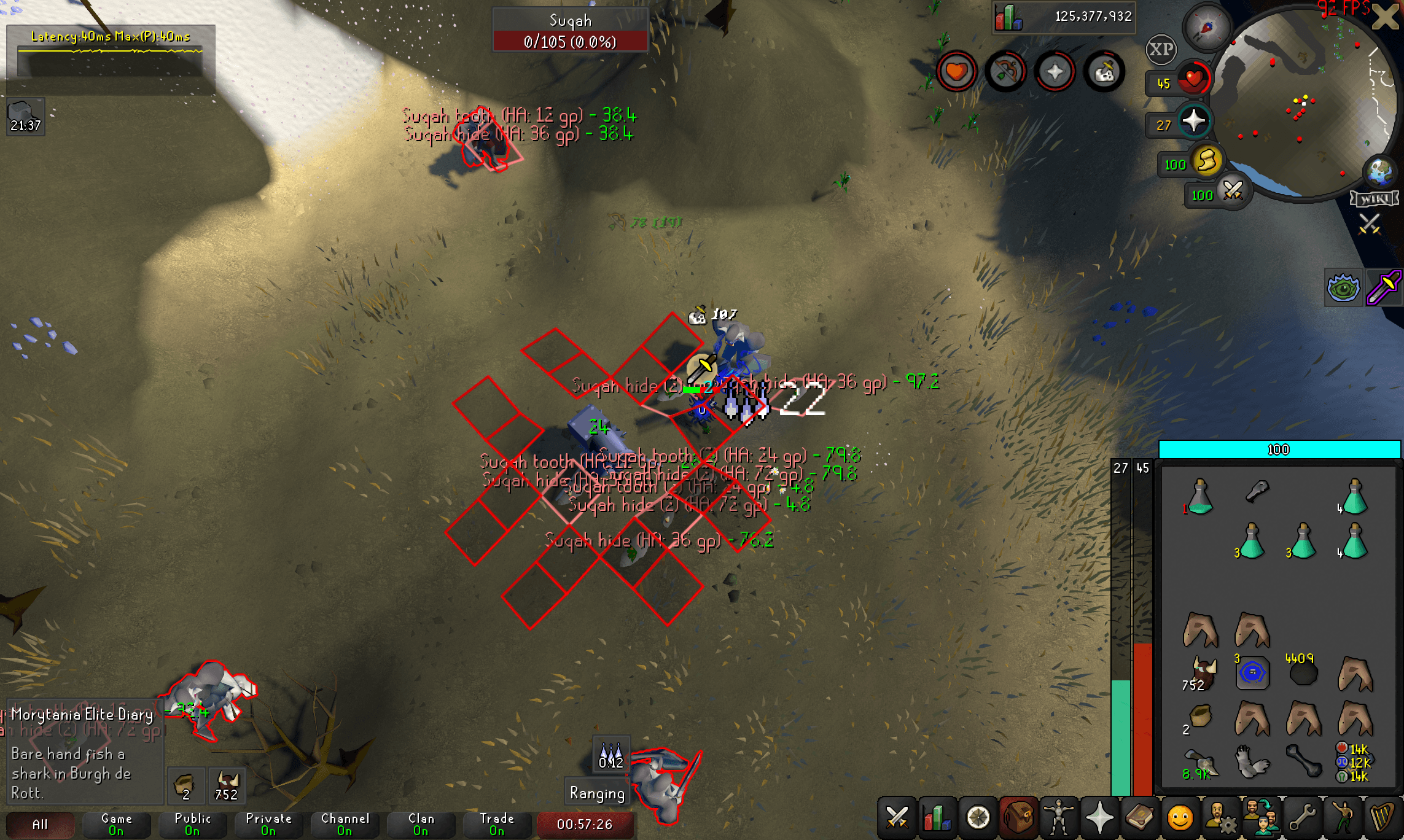Open the Music harp tab

click(1383, 818)
